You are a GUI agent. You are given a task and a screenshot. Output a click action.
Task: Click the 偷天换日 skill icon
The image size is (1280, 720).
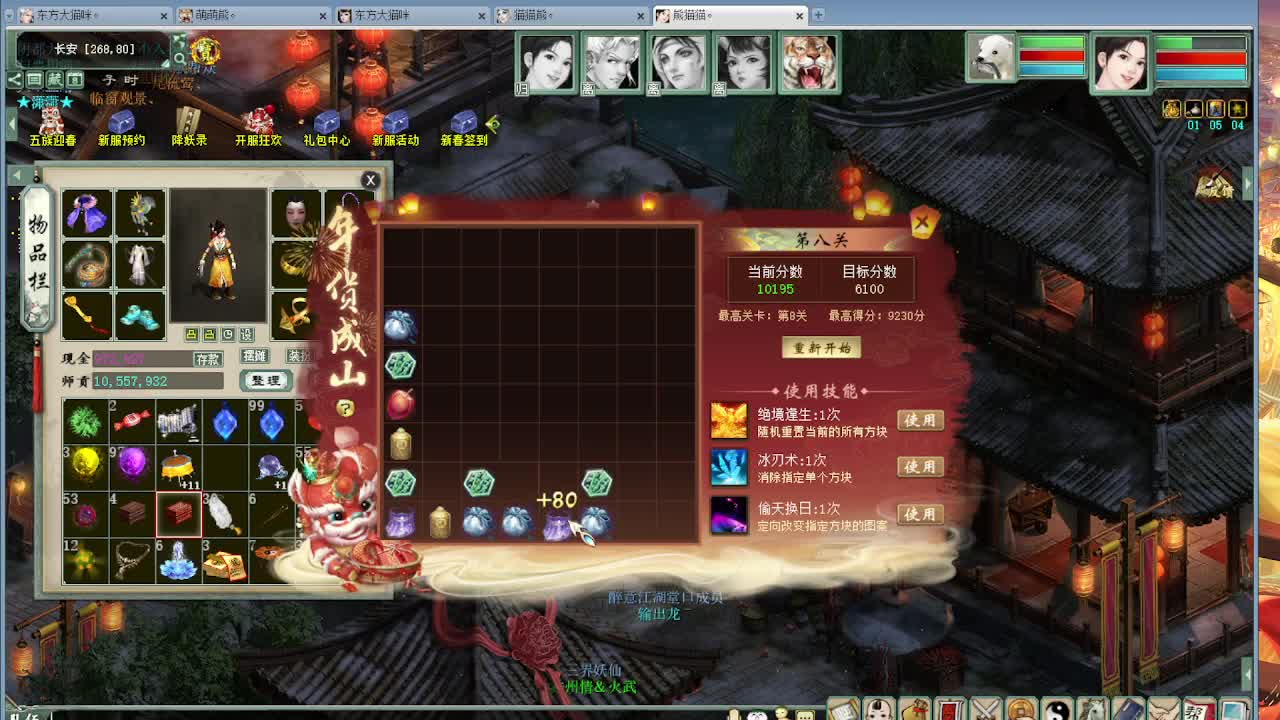click(729, 513)
